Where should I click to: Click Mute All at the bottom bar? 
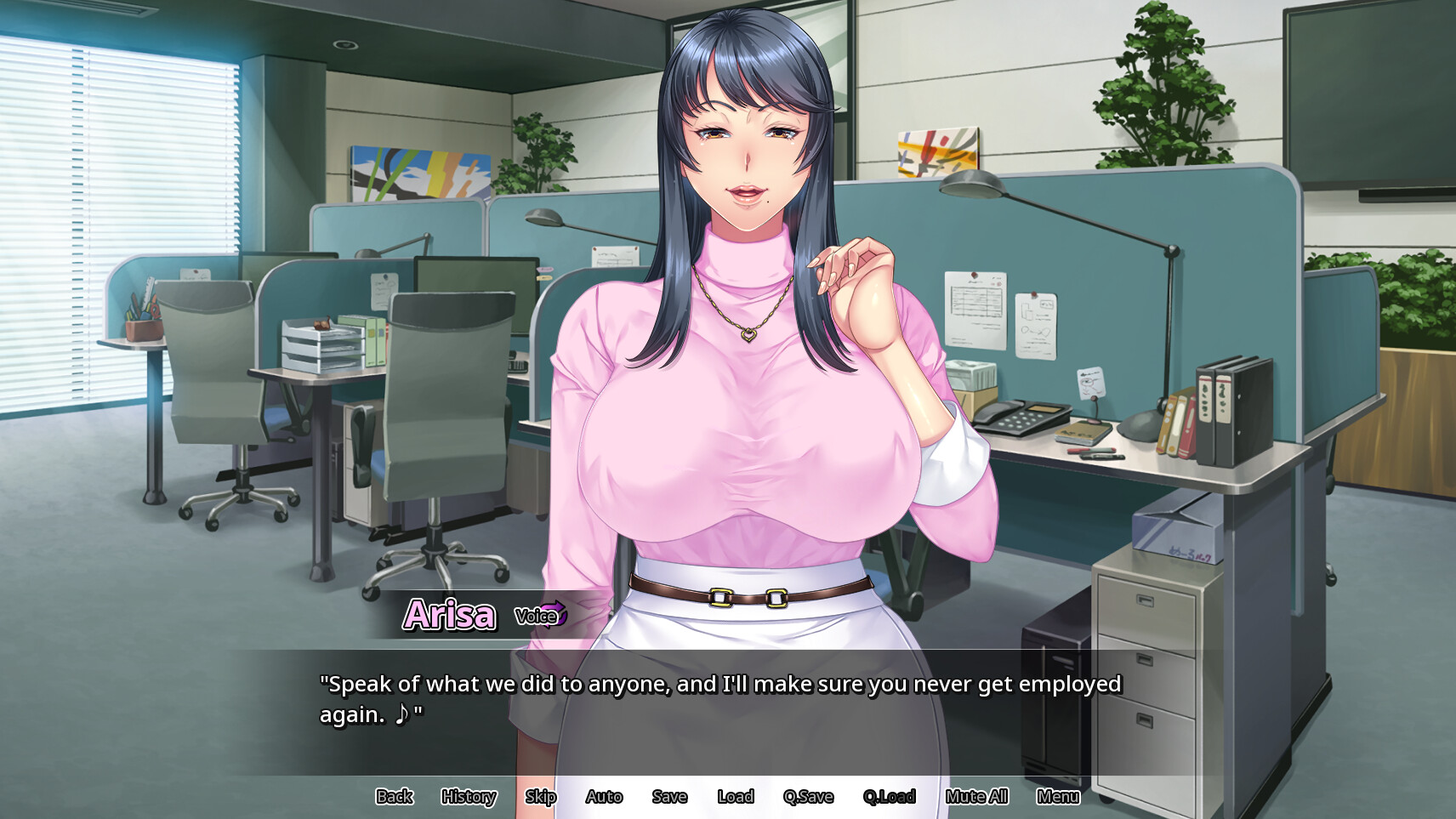[x=976, y=797]
